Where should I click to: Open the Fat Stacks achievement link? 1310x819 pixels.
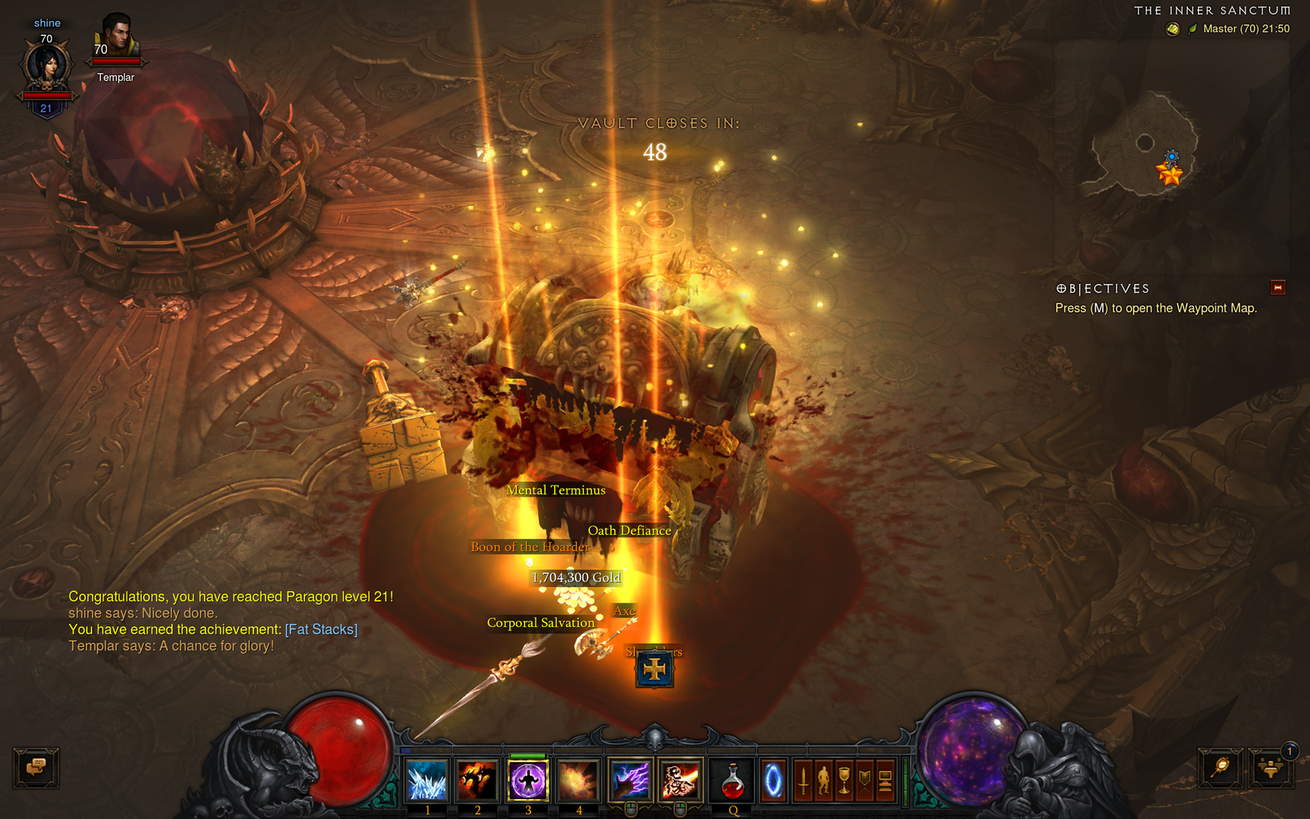(321, 629)
